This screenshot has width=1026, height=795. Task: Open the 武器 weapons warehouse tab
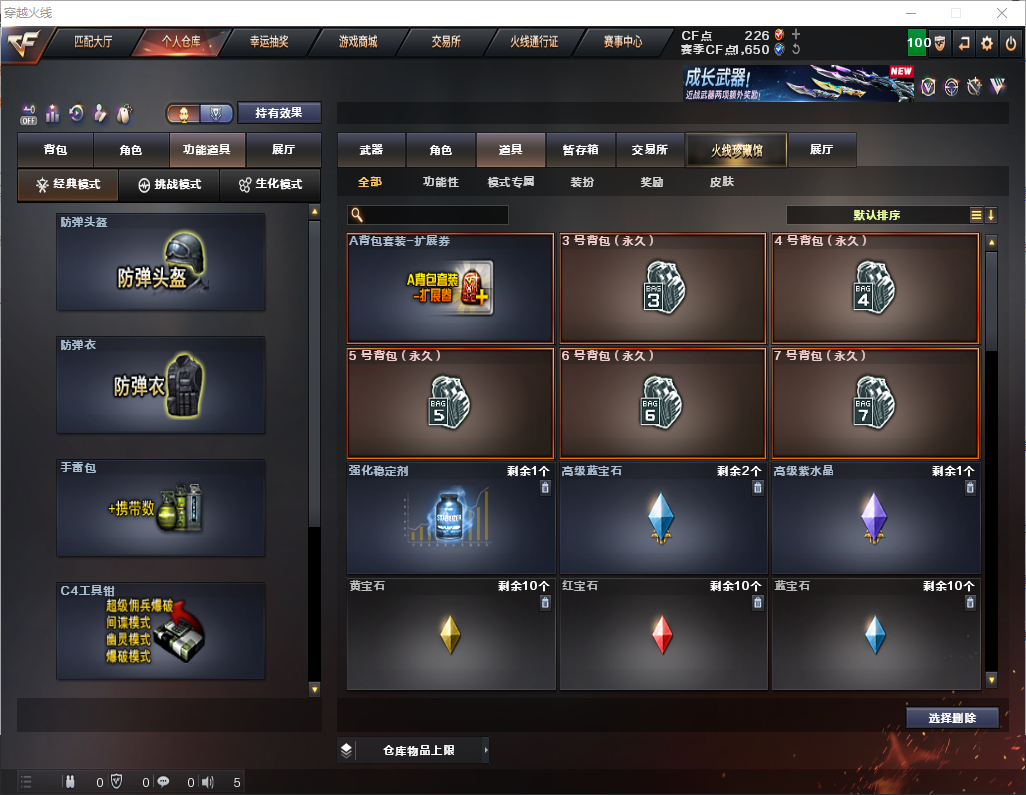371,150
